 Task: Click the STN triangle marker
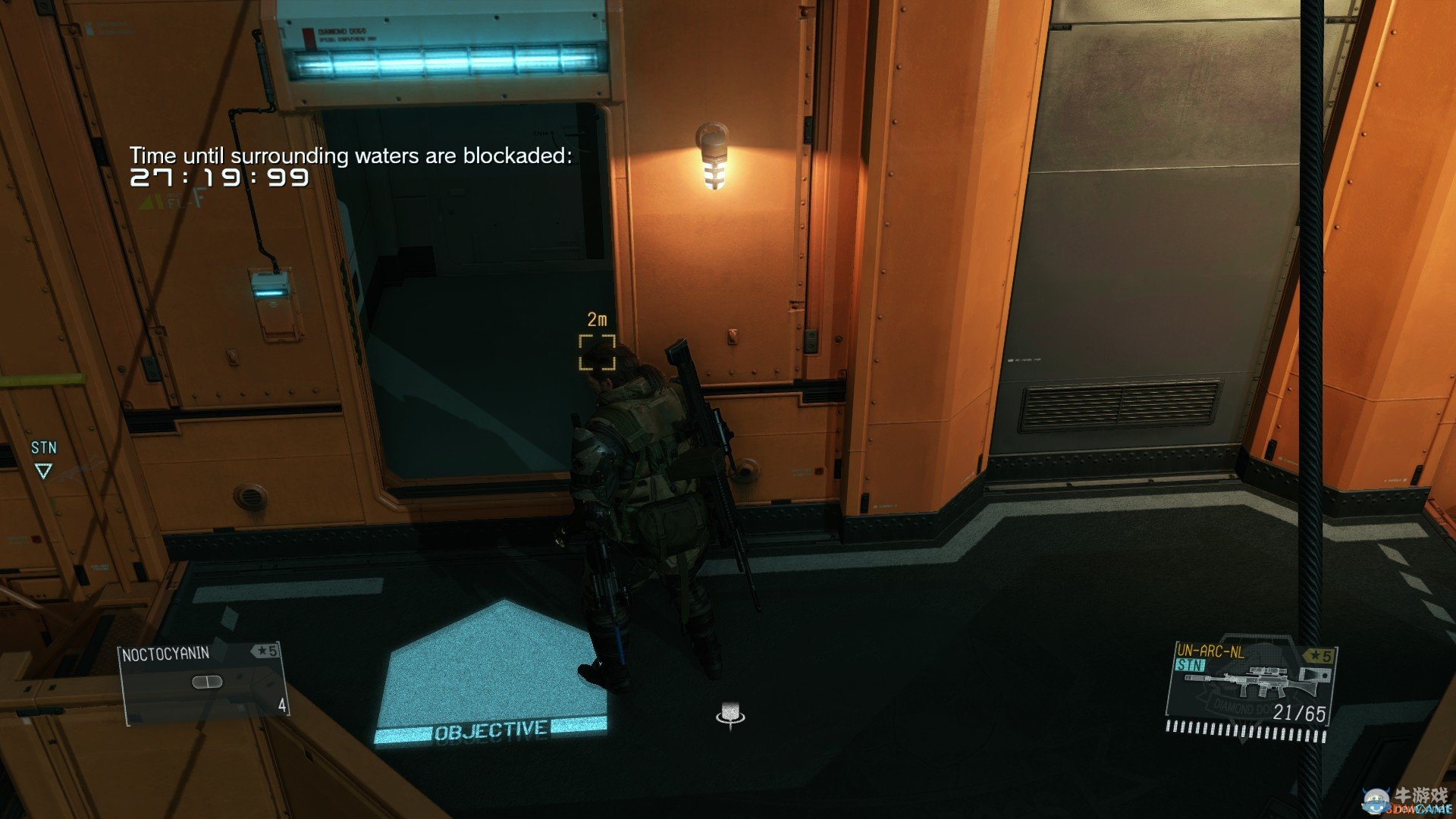43,471
